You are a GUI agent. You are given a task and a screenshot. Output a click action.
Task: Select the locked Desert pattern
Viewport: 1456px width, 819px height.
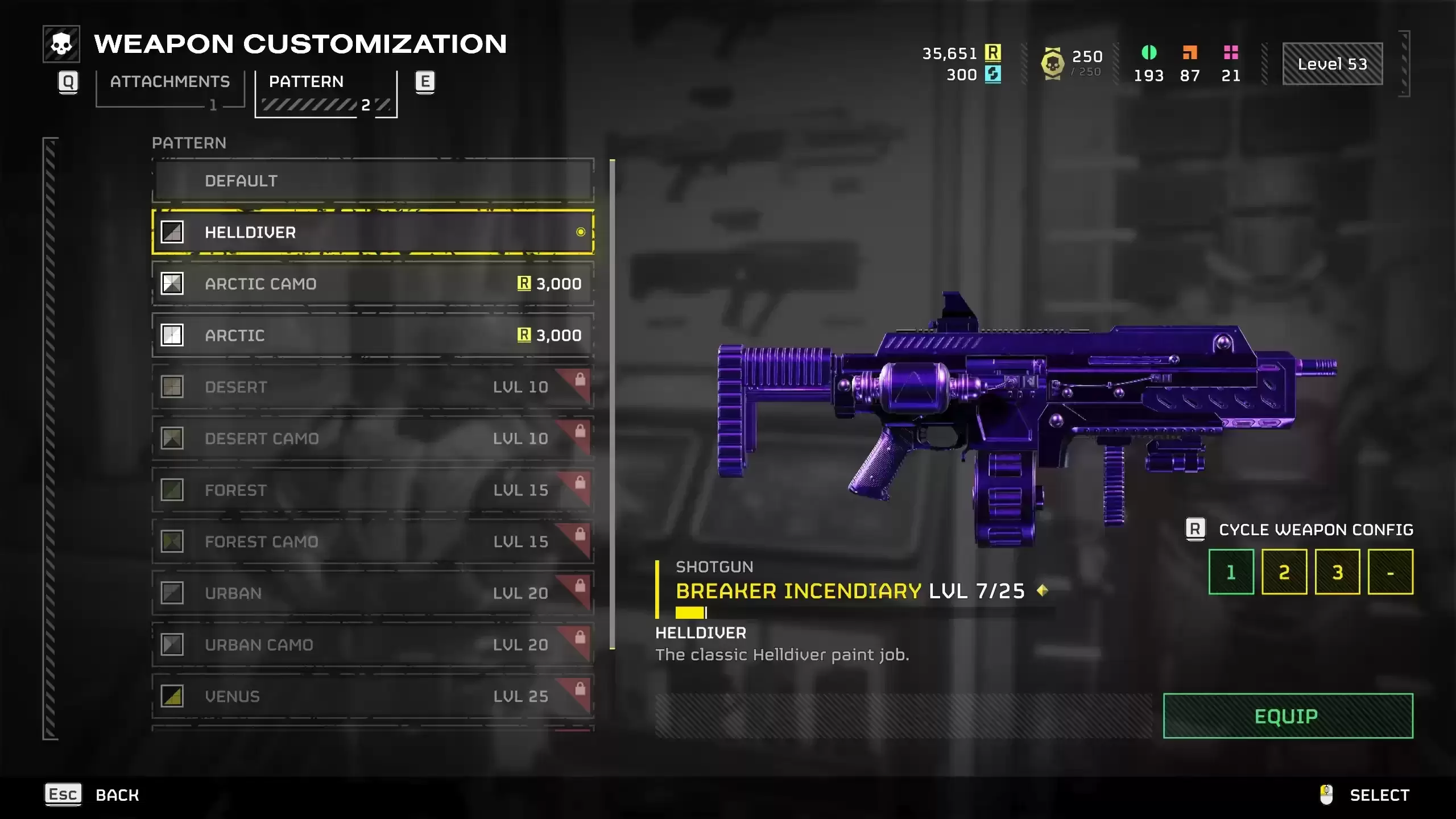tap(373, 387)
